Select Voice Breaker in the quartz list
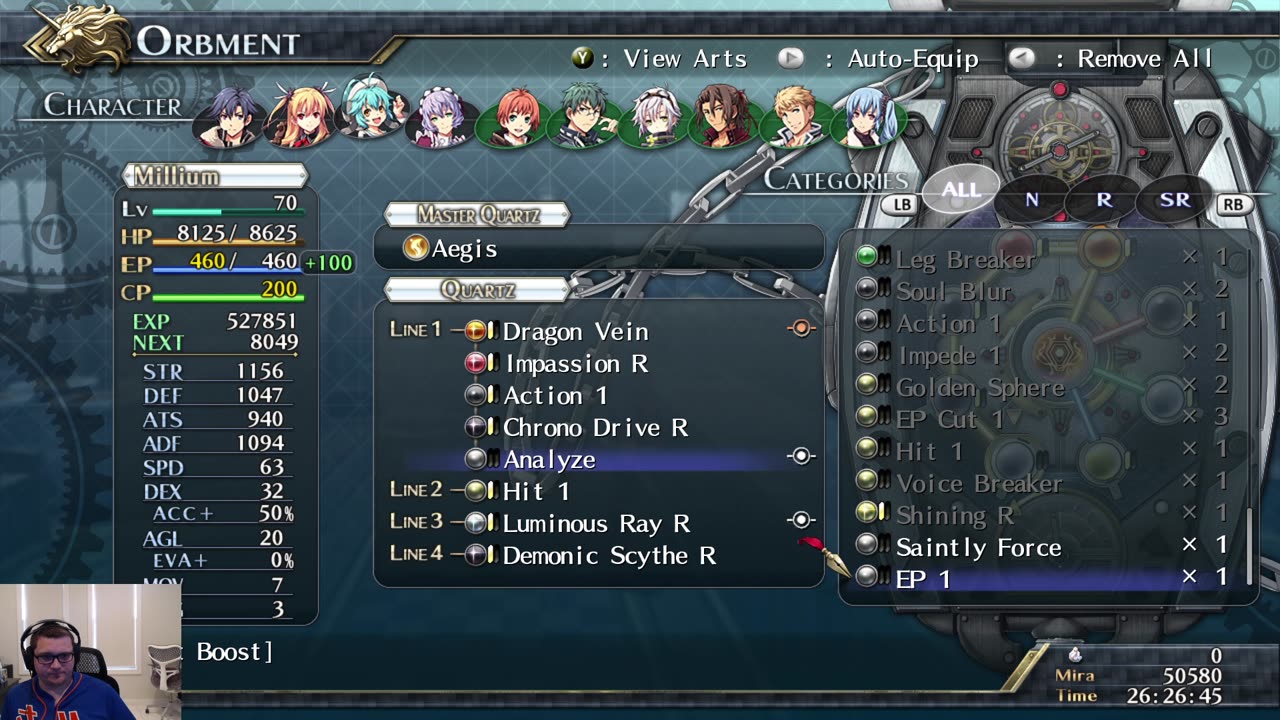 tap(979, 484)
